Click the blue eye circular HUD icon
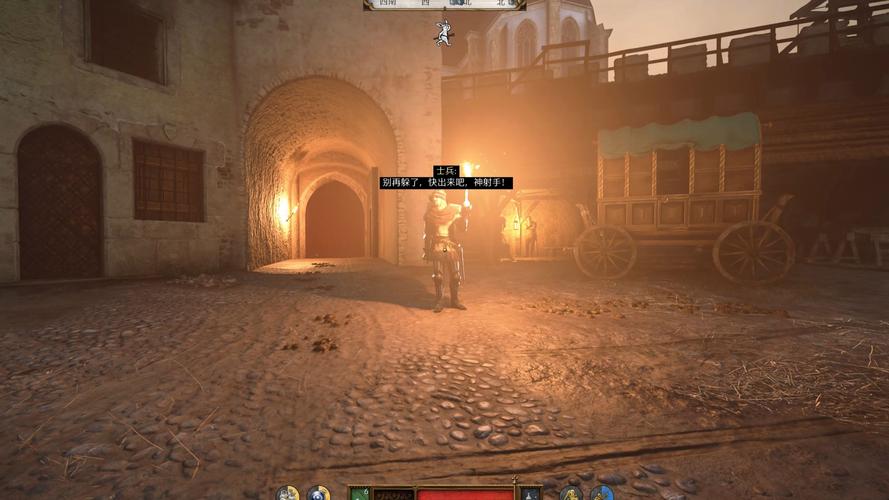Viewport: 889px width, 500px height. 318,493
